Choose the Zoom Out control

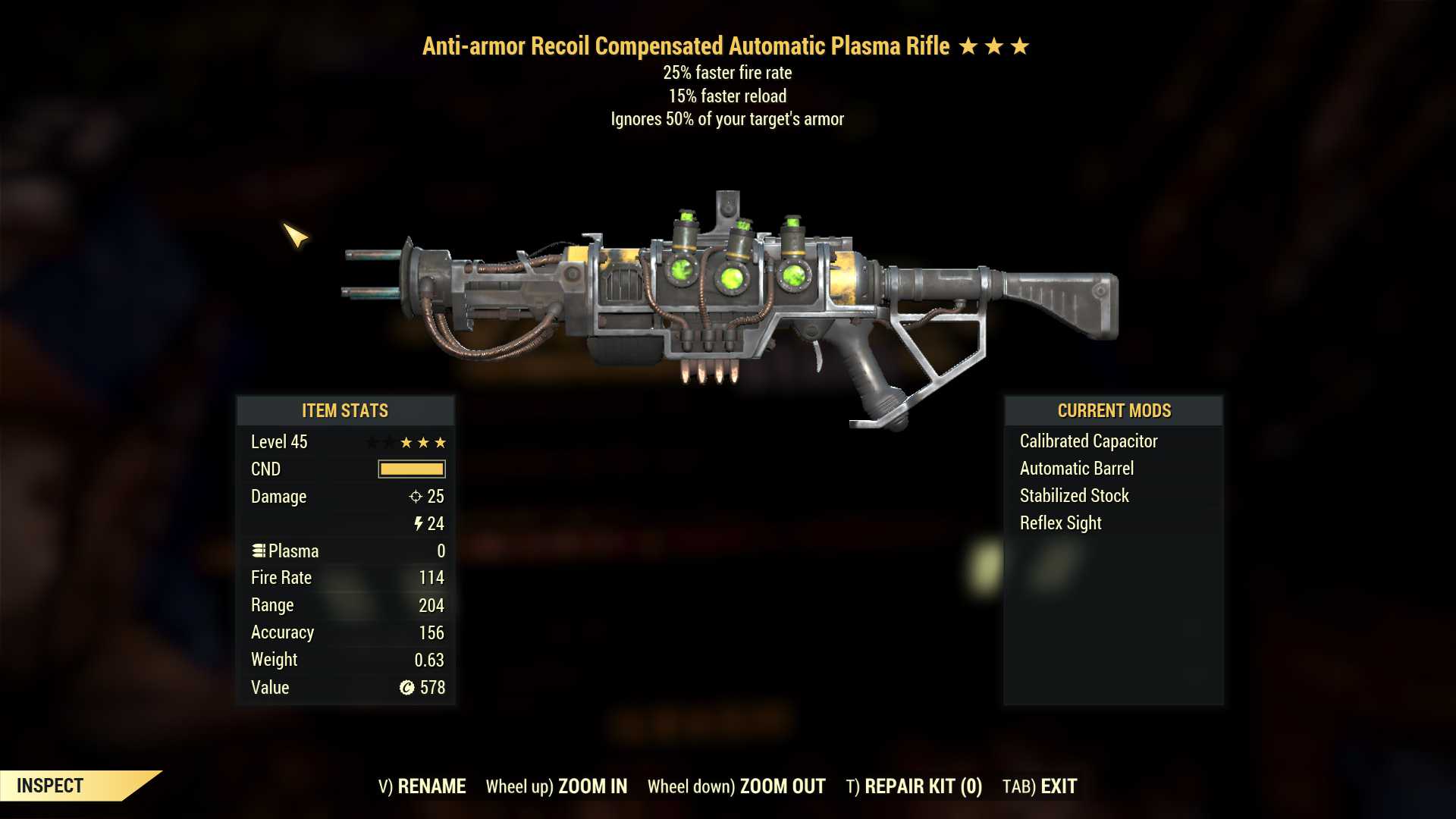tap(736, 786)
